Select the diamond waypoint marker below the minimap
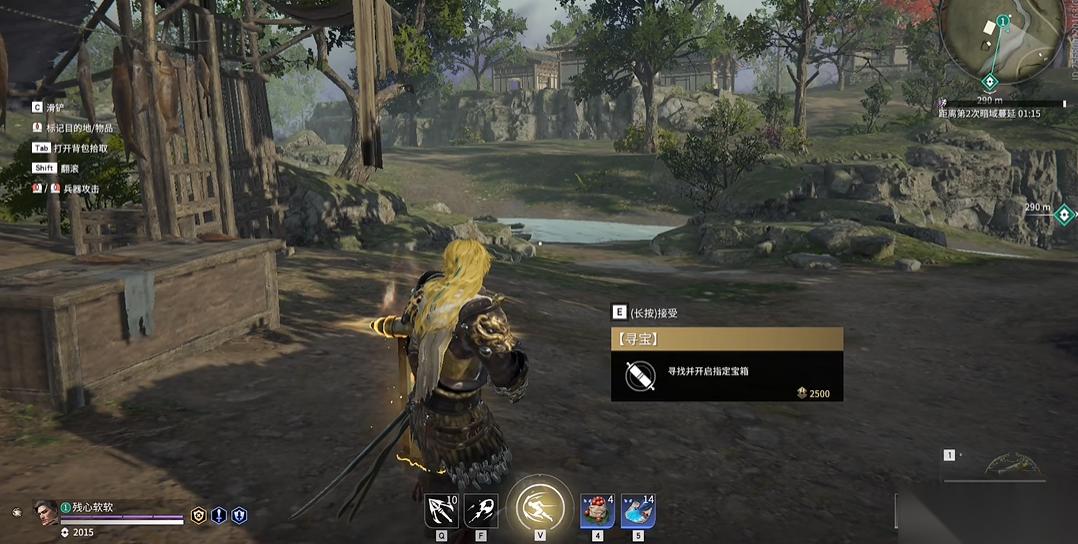Image resolution: width=1078 pixels, height=544 pixels. click(x=990, y=81)
